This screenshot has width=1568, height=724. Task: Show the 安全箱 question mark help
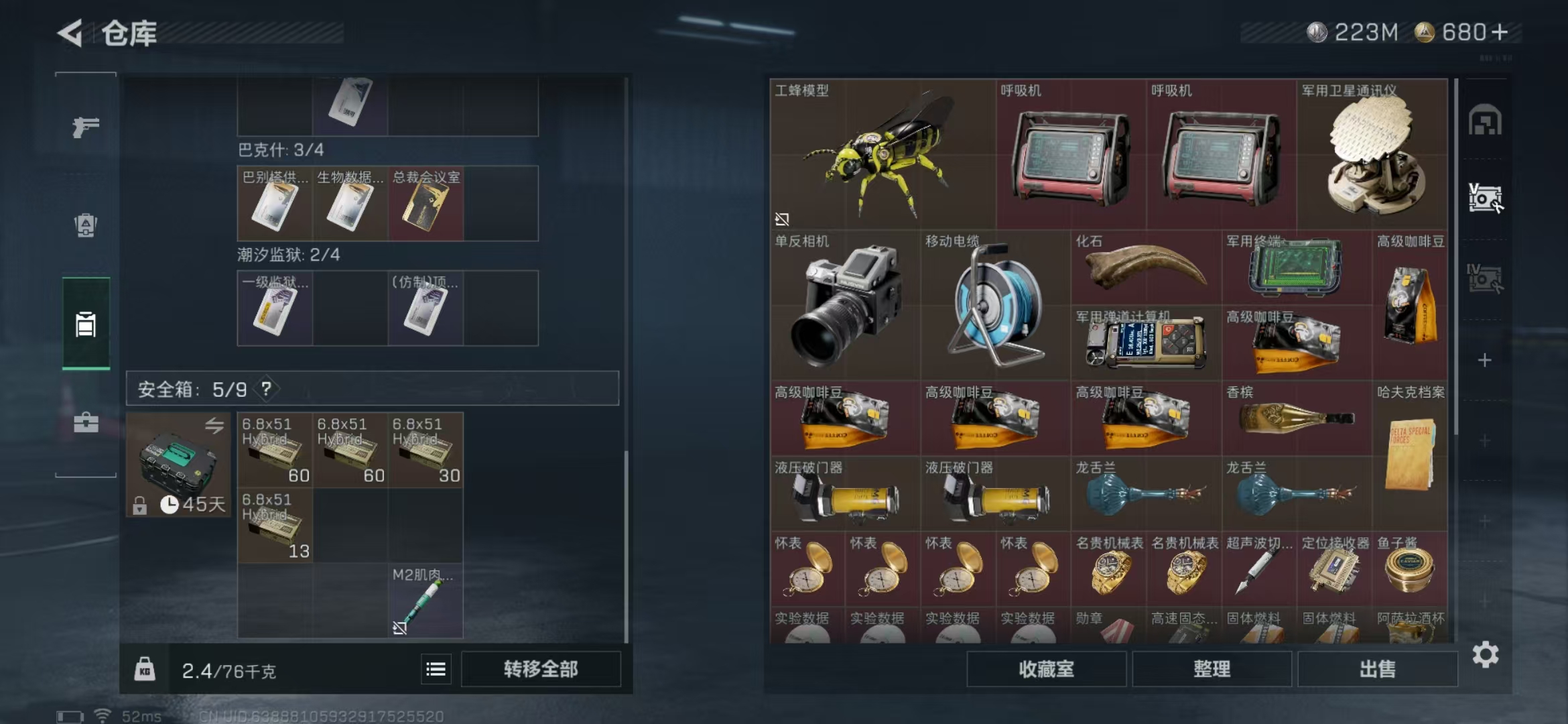pyautogui.click(x=267, y=389)
